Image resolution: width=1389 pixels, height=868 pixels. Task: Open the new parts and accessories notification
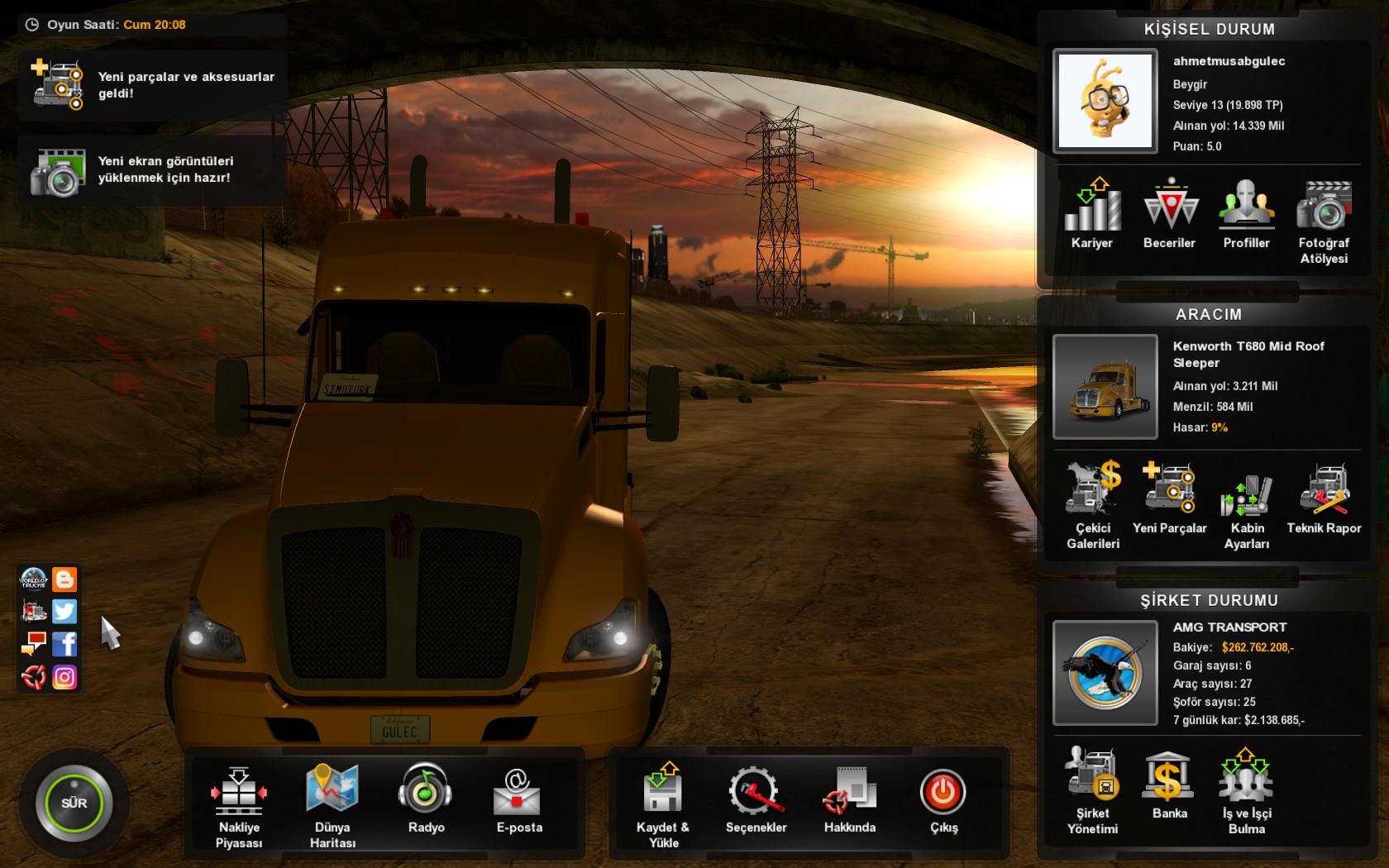coord(152,85)
